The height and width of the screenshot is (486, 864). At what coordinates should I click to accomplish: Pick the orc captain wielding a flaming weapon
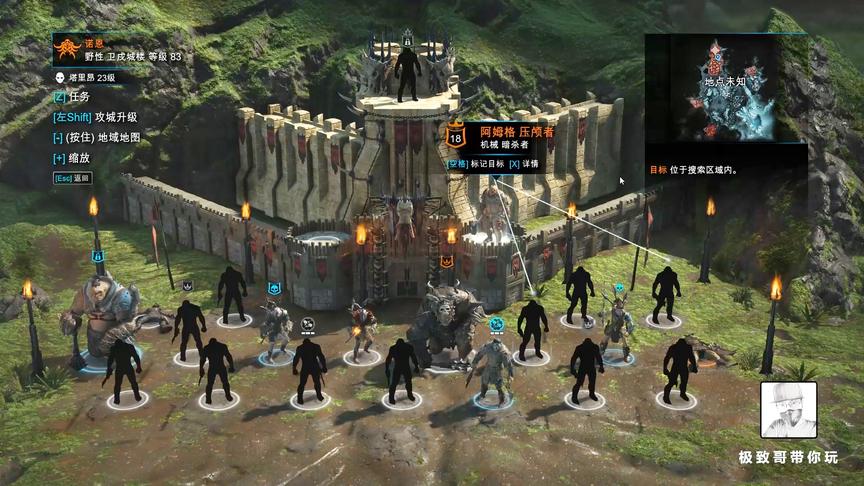point(361,329)
